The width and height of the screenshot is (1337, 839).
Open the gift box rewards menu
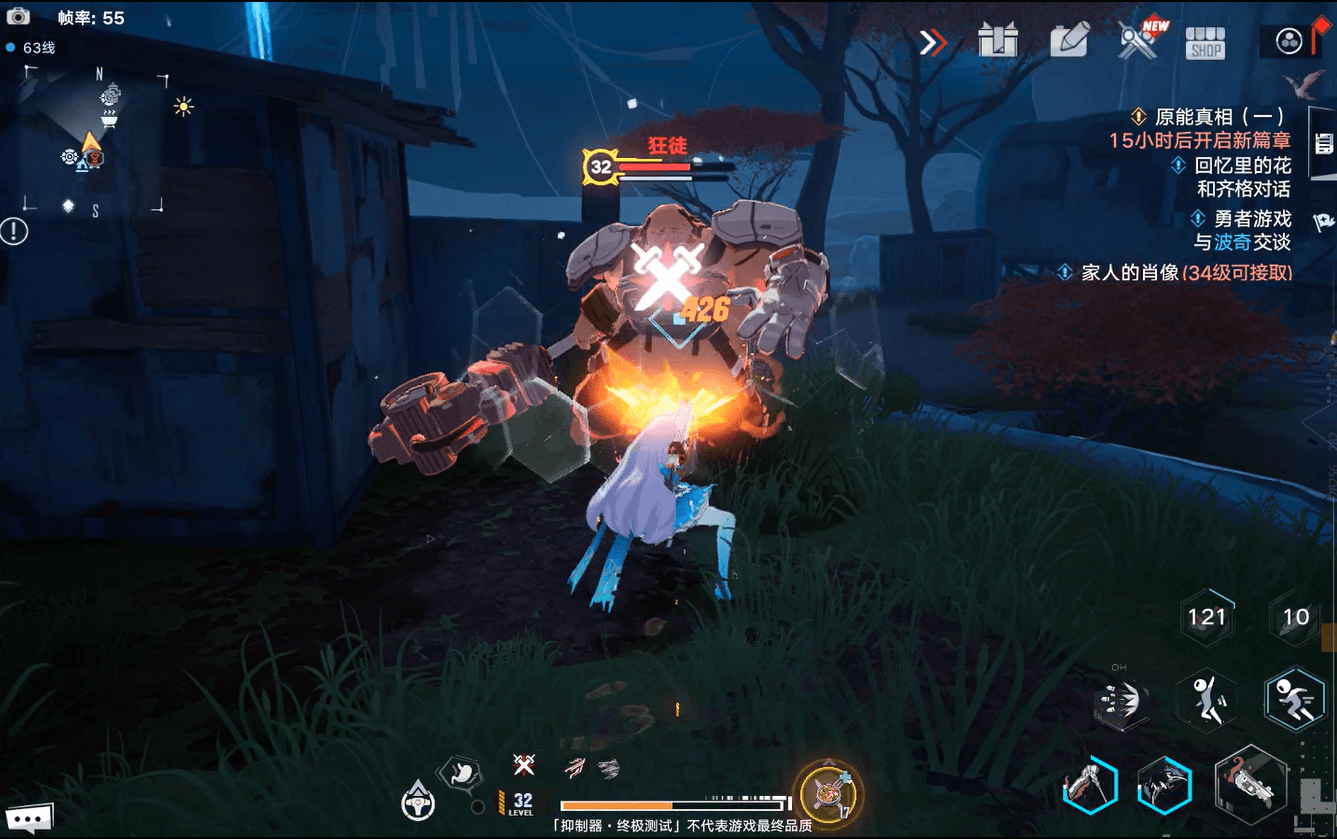click(998, 42)
